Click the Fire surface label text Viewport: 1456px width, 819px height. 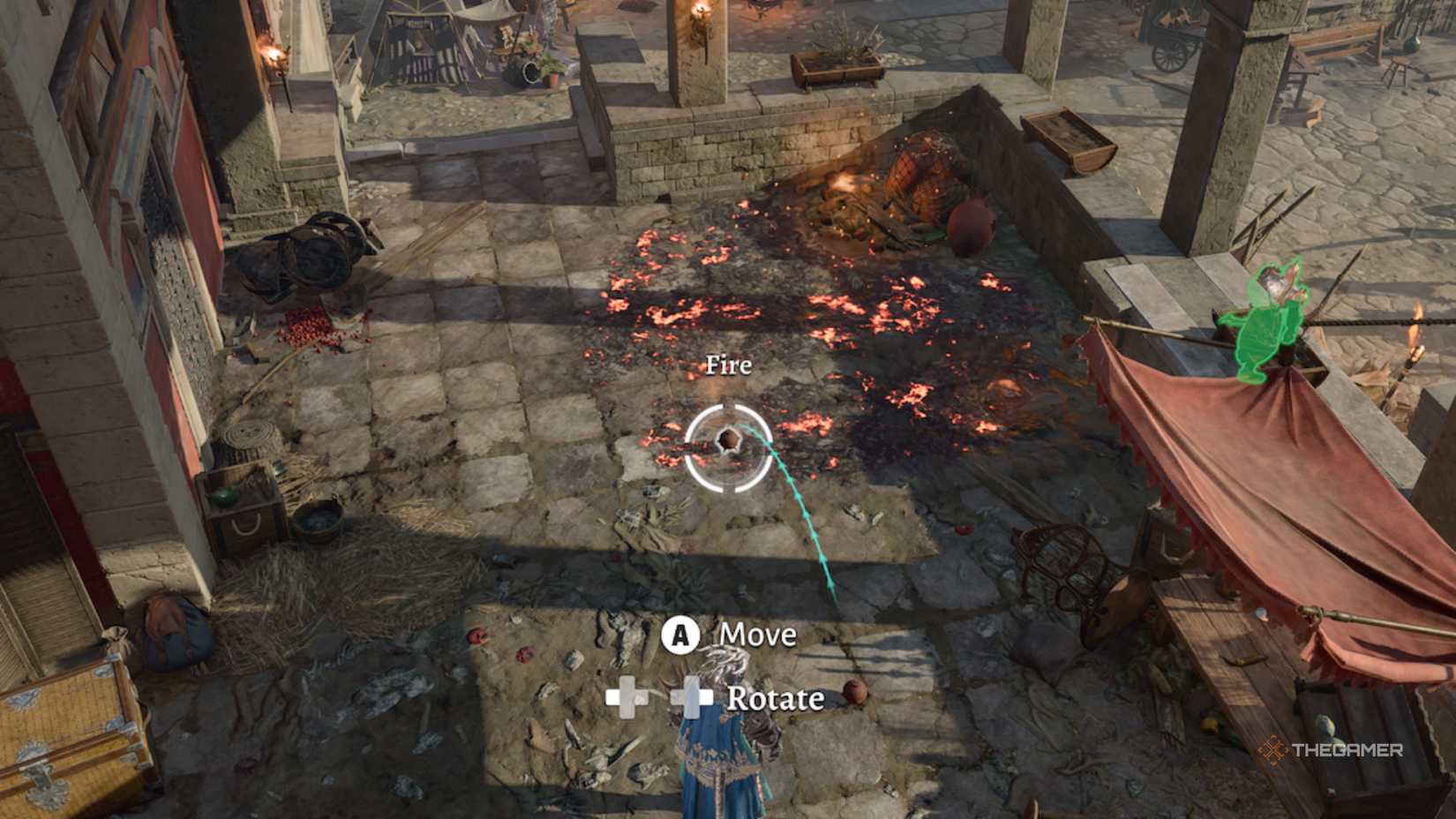pyautogui.click(x=729, y=365)
